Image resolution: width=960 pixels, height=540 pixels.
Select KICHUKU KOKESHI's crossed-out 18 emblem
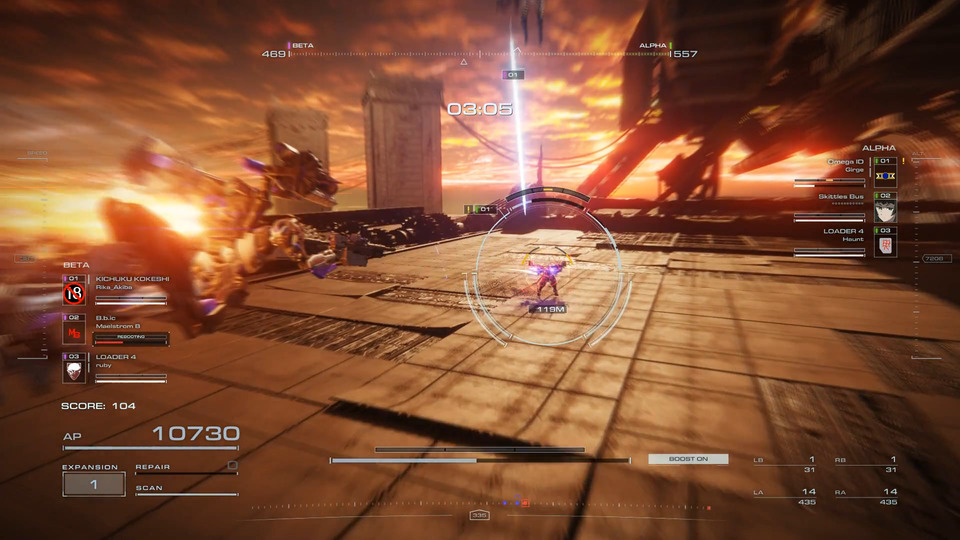[73, 294]
